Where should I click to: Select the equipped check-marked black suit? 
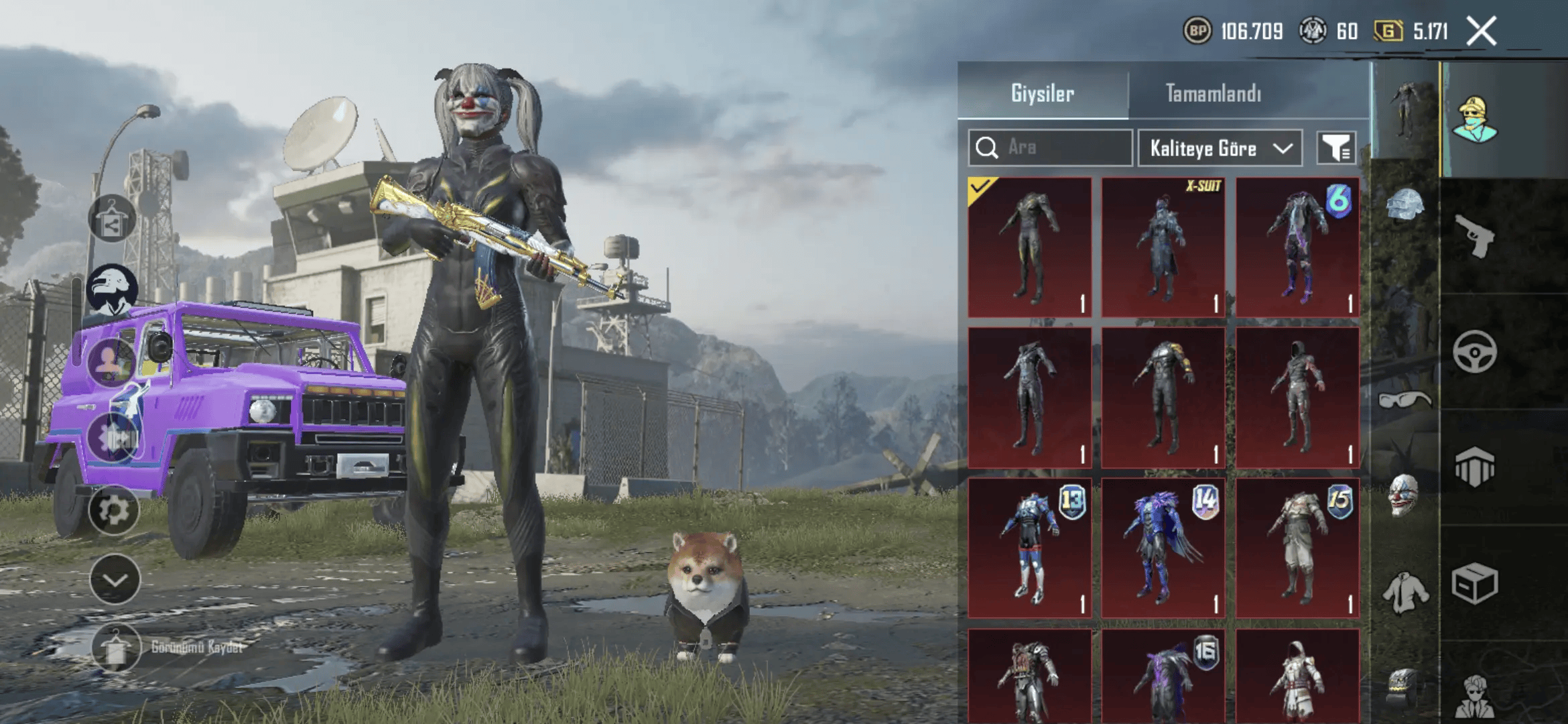[x=1030, y=247]
